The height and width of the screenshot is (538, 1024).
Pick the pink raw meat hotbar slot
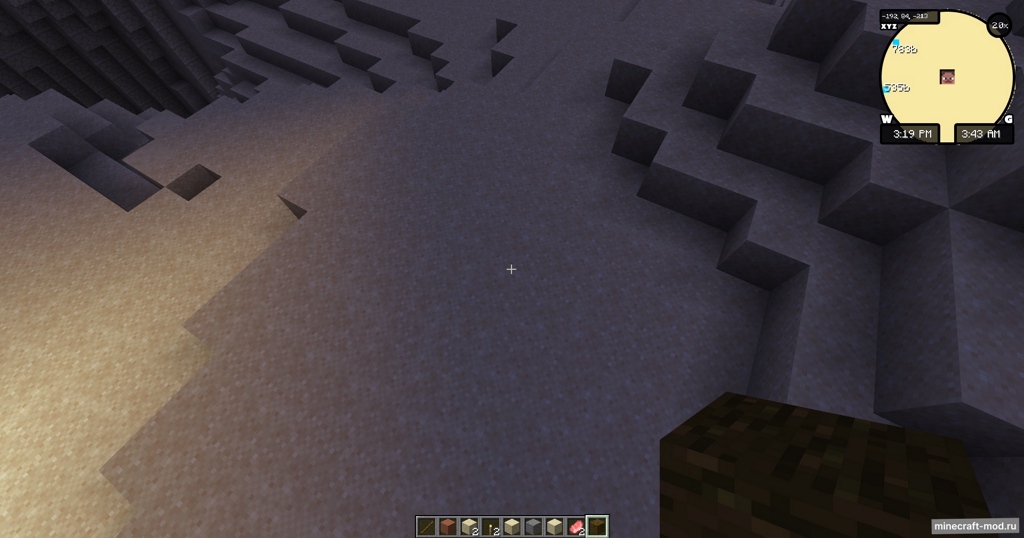point(575,526)
